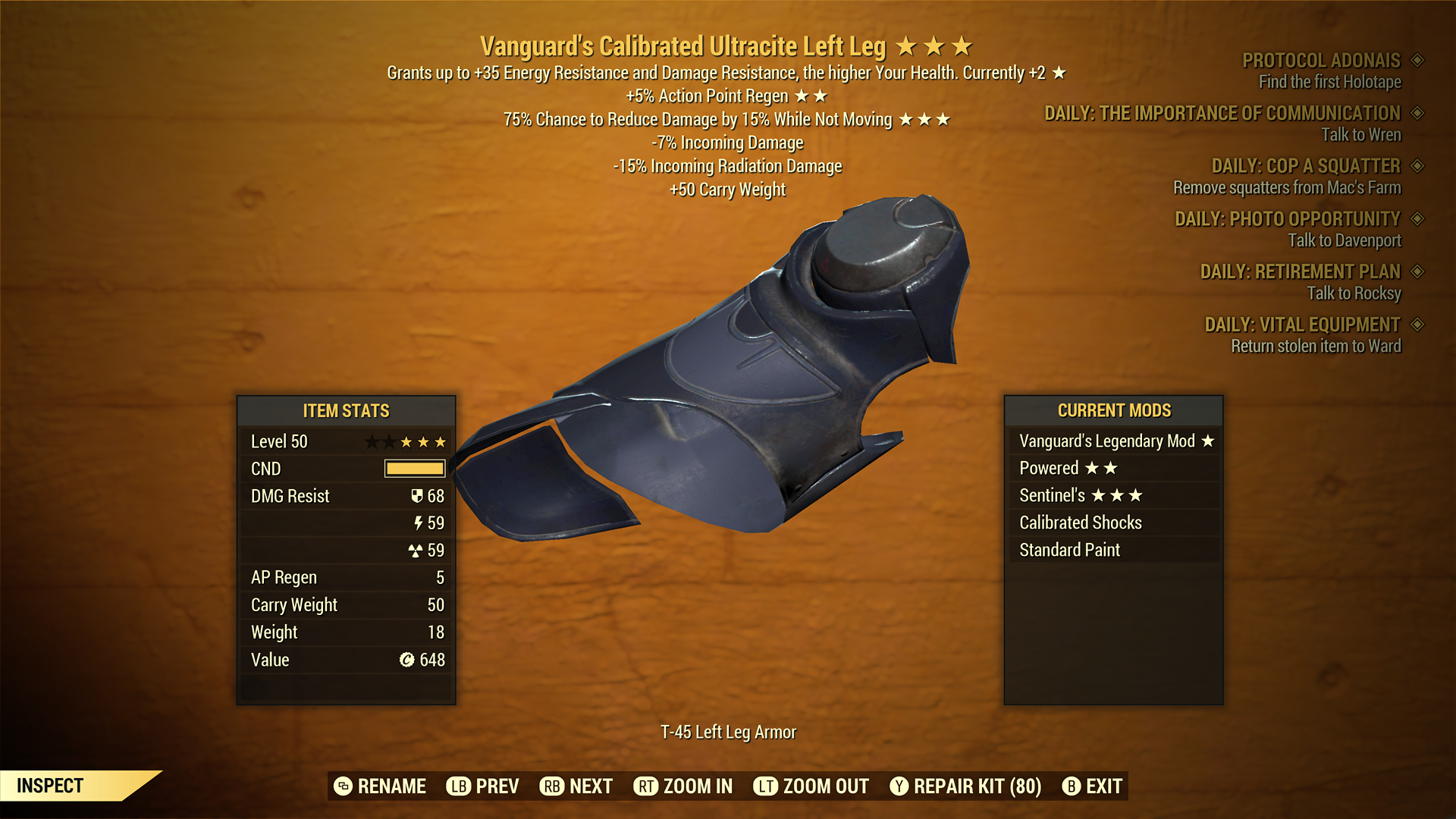Select the Powered mod entry

(1115, 469)
